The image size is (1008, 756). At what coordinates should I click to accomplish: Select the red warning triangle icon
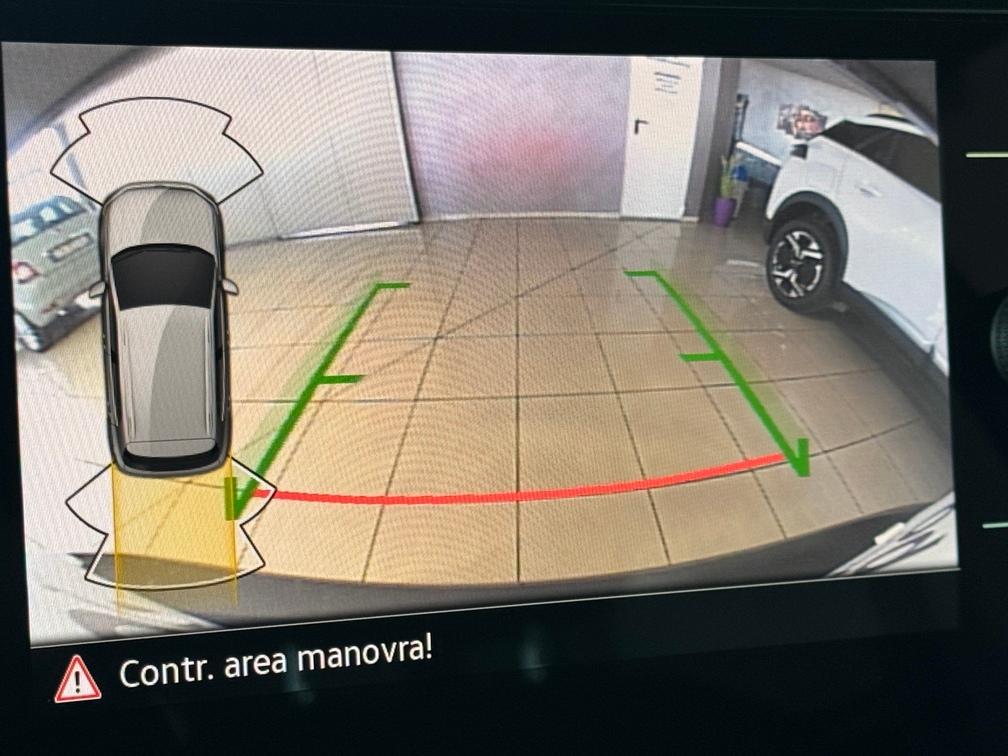pos(78,680)
